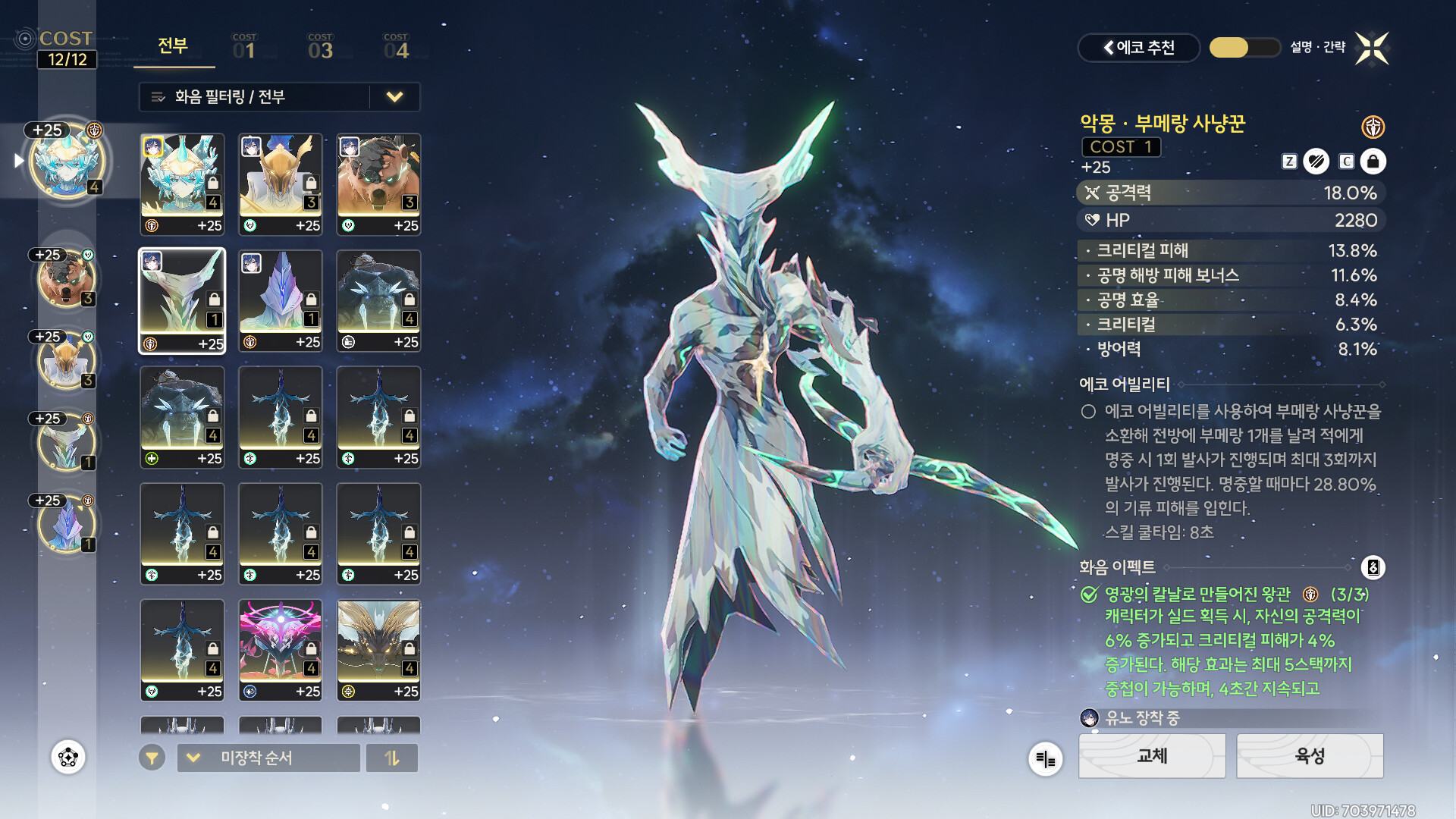Open the list icon button beside 교체
Viewport: 1456px width, 819px height.
click(x=1045, y=759)
